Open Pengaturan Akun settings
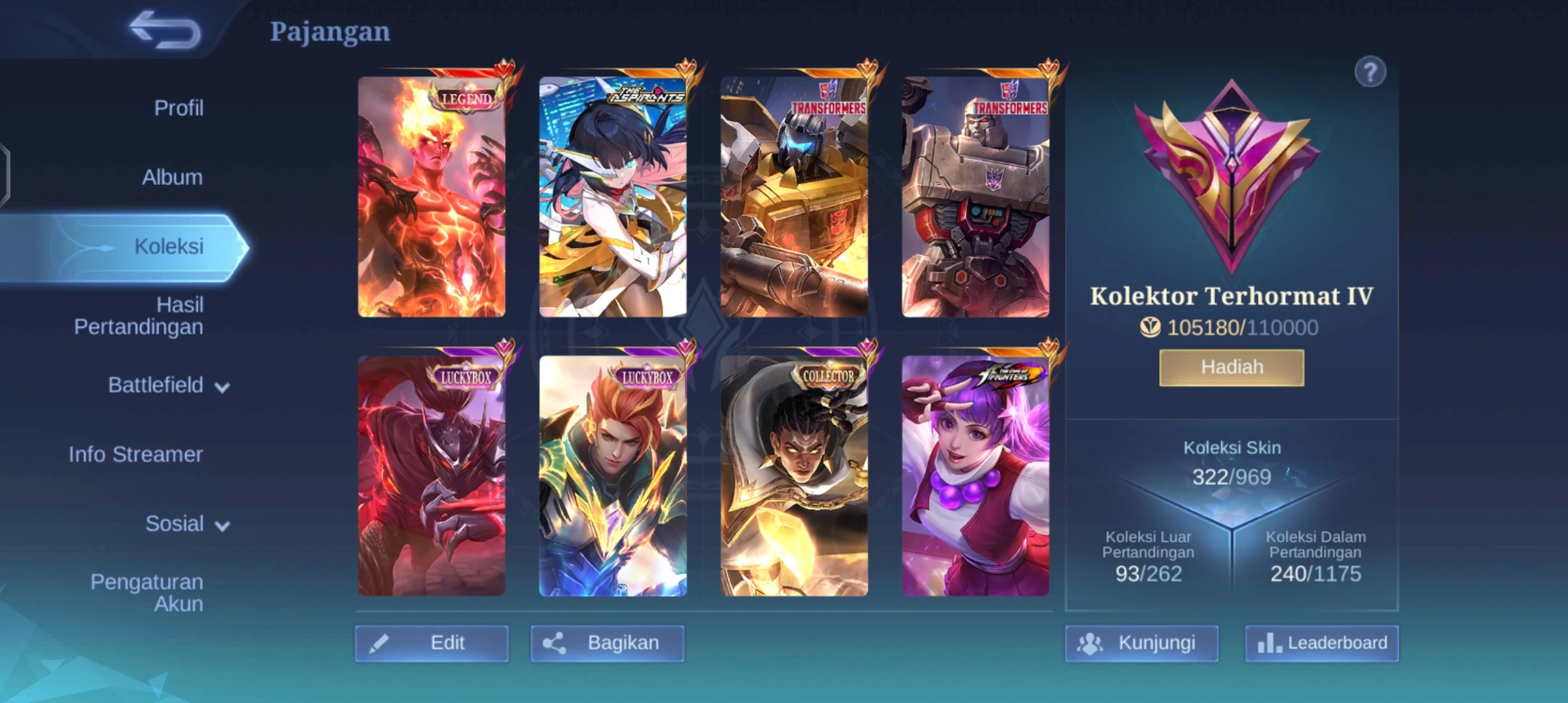 click(x=147, y=593)
